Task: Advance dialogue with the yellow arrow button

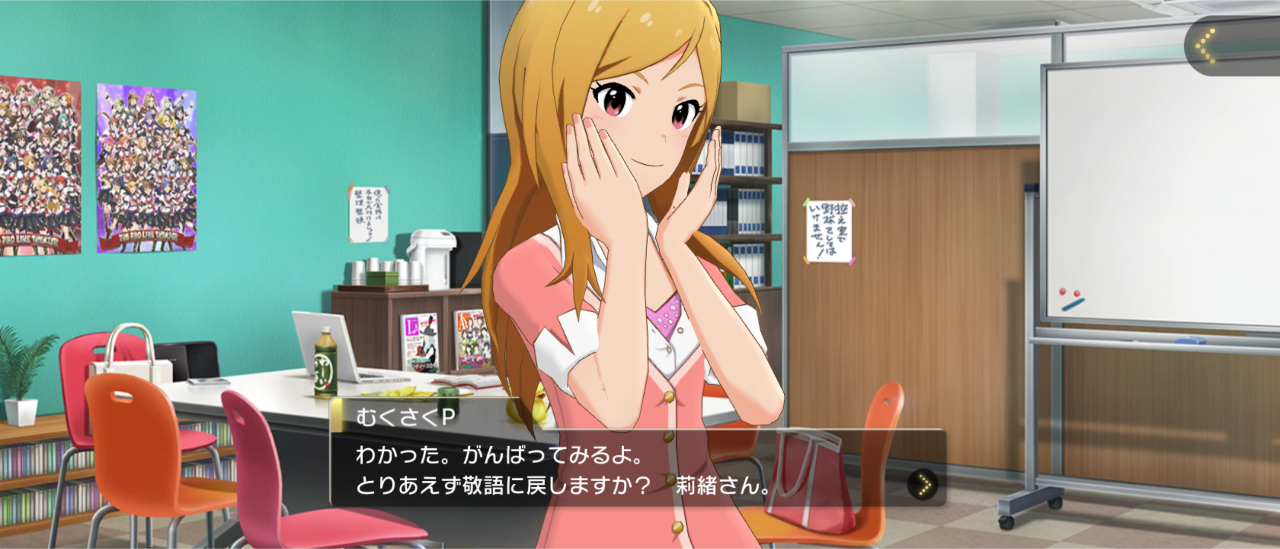Action: pos(923,485)
